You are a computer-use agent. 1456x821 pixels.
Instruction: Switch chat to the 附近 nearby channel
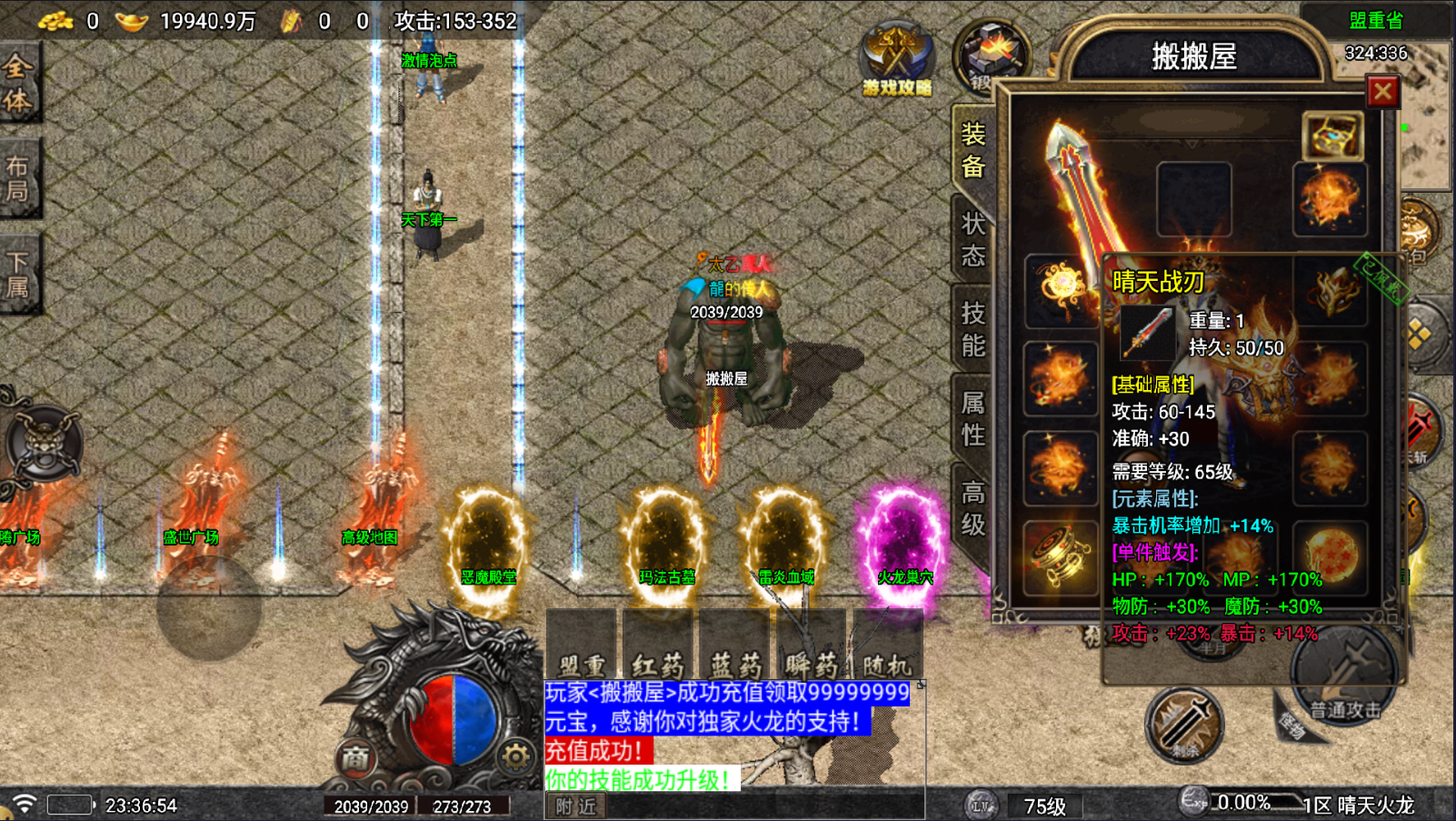coord(576,806)
